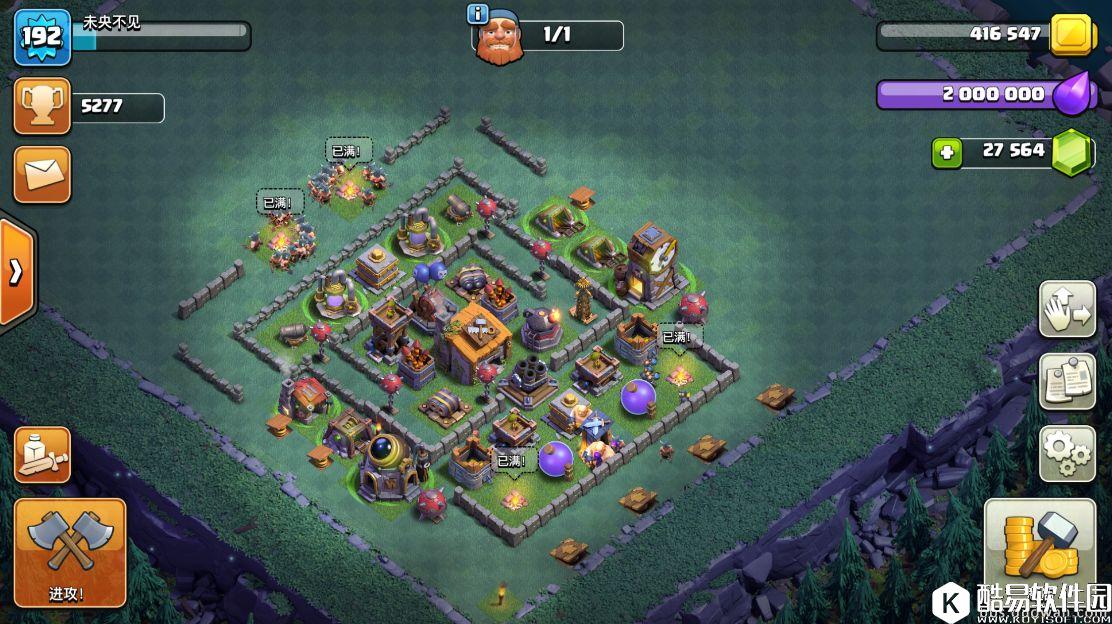The image size is (1112, 624).
Task: Open the player profile level 192 badge
Action: coord(42,38)
